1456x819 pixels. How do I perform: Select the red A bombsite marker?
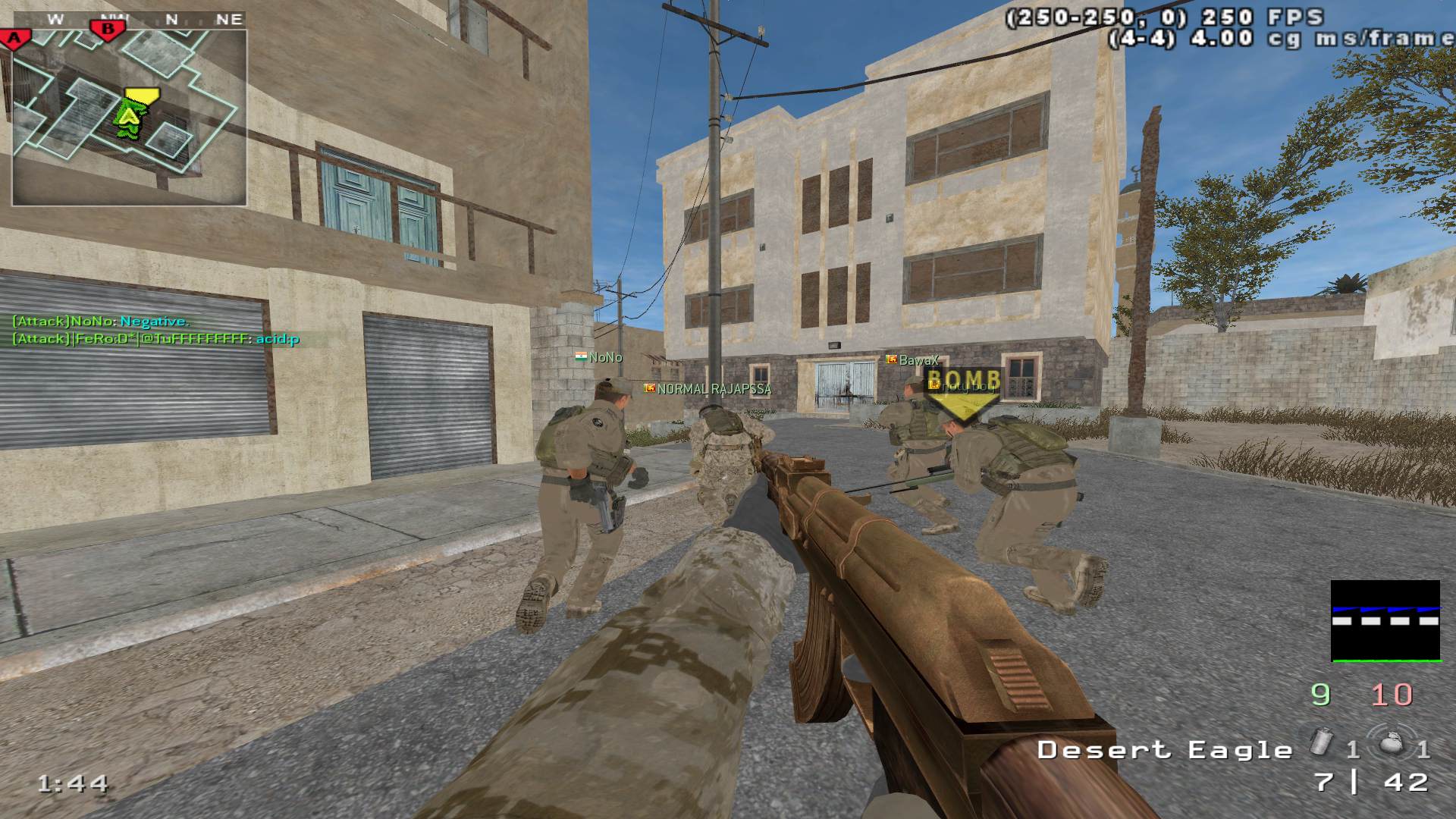[x=15, y=38]
